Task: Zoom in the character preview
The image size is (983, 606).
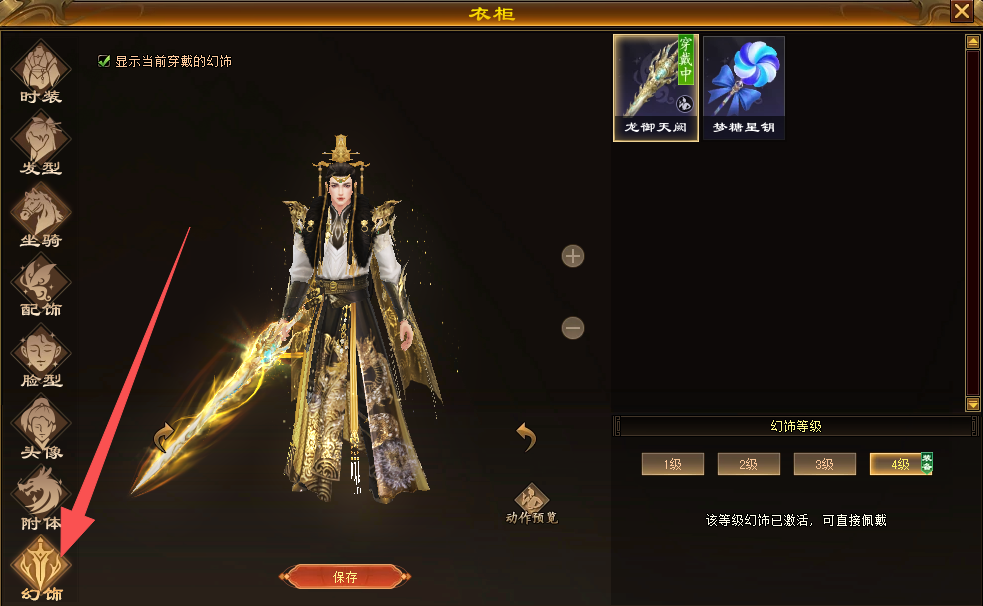Action: [x=572, y=256]
